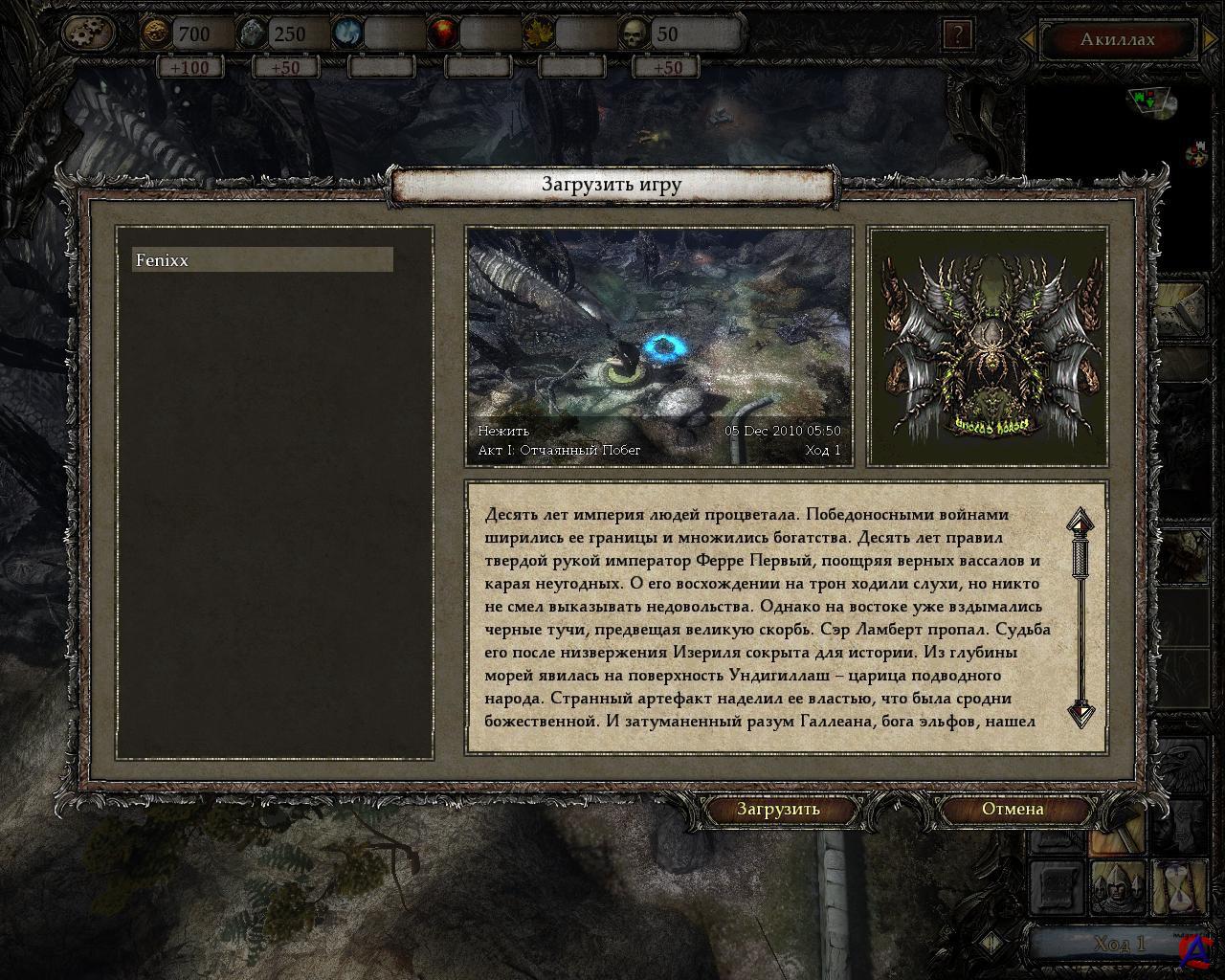Image resolution: width=1225 pixels, height=980 pixels.
Task: Switch to previous hero with left arrow
Action: (1028, 39)
